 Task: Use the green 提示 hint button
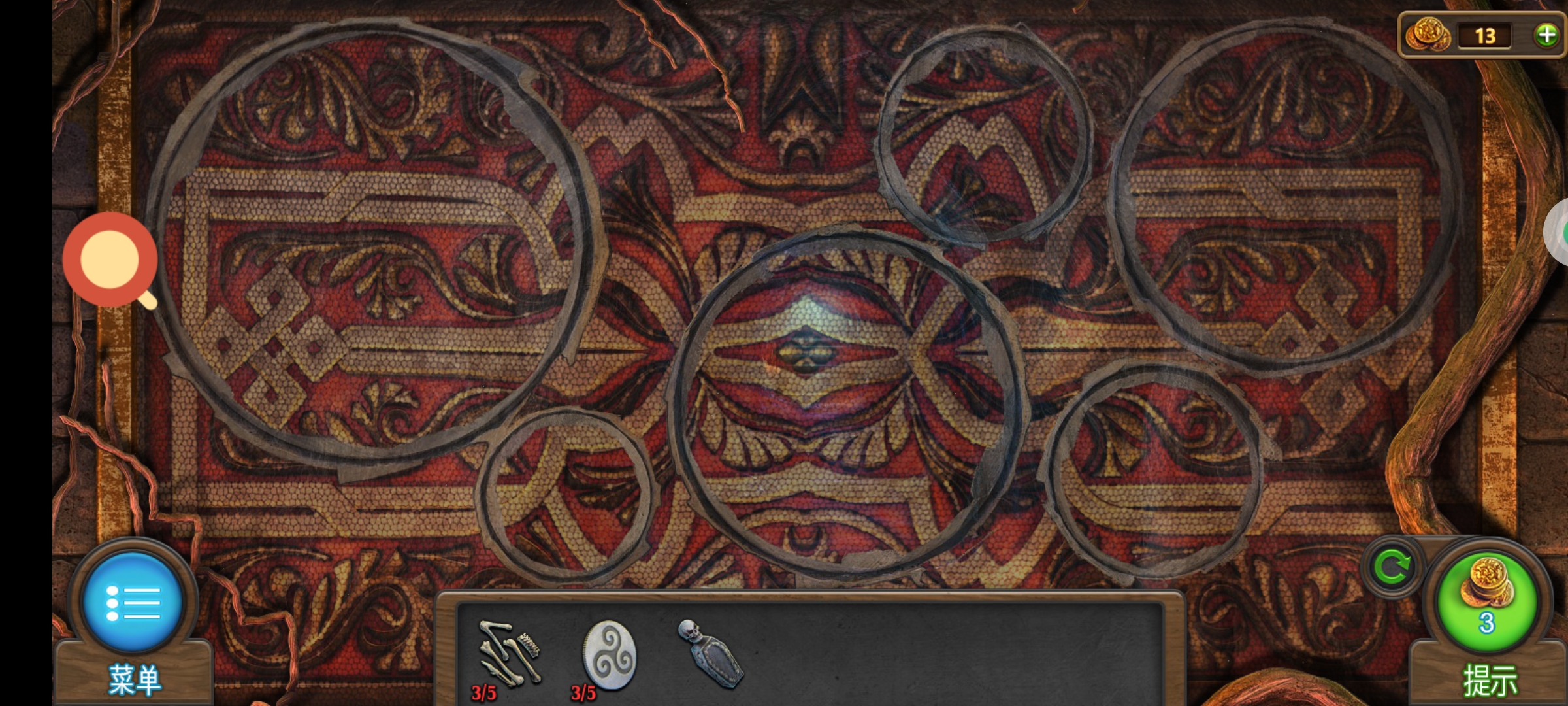pyautogui.click(x=1487, y=603)
